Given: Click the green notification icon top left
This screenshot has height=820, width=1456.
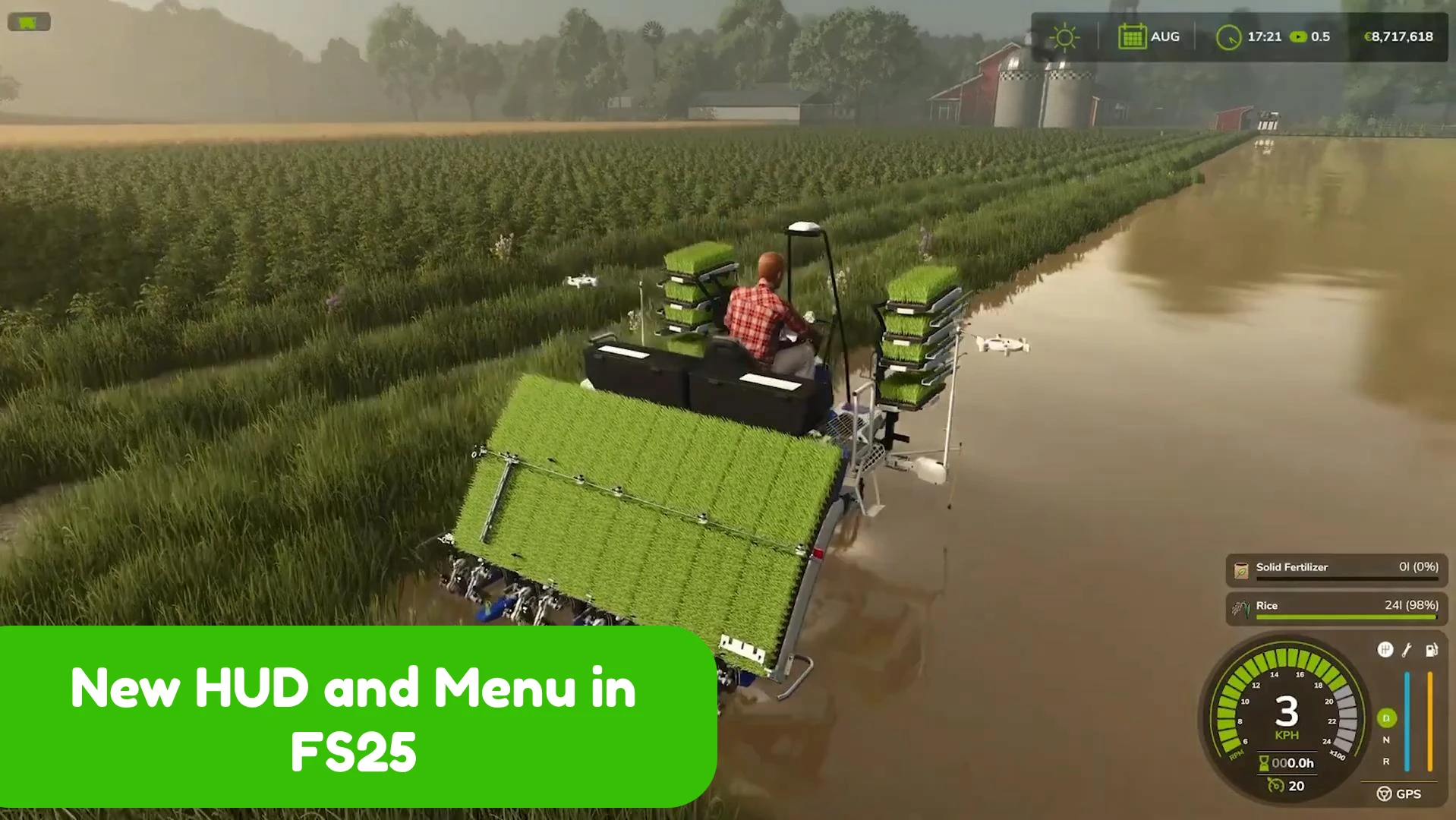Looking at the screenshot, I should pyautogui.click(x=28, y=21).
